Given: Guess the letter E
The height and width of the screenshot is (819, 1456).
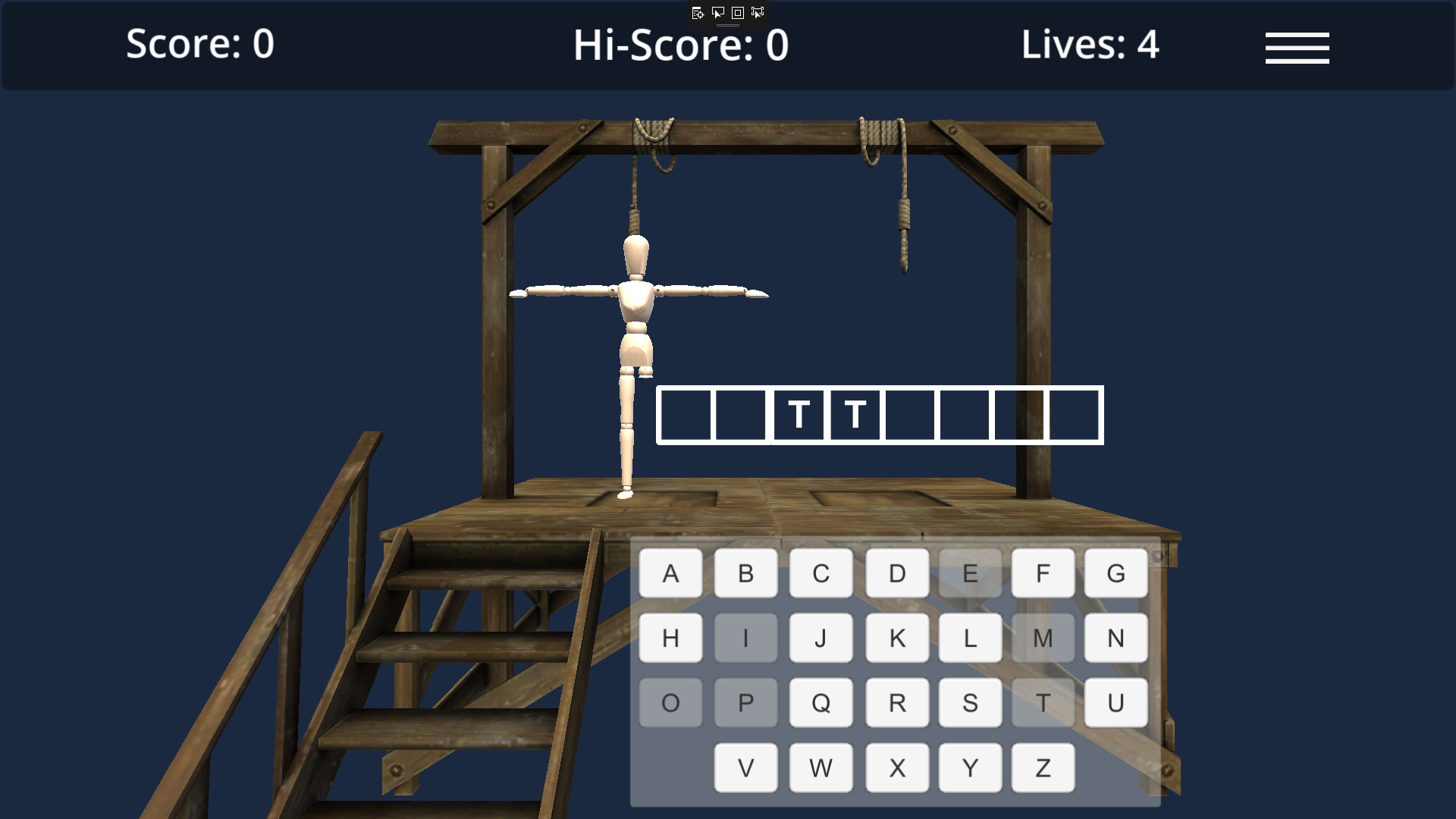Looking at the screenshot, I should pyautogui.click(x=969, y=573).
